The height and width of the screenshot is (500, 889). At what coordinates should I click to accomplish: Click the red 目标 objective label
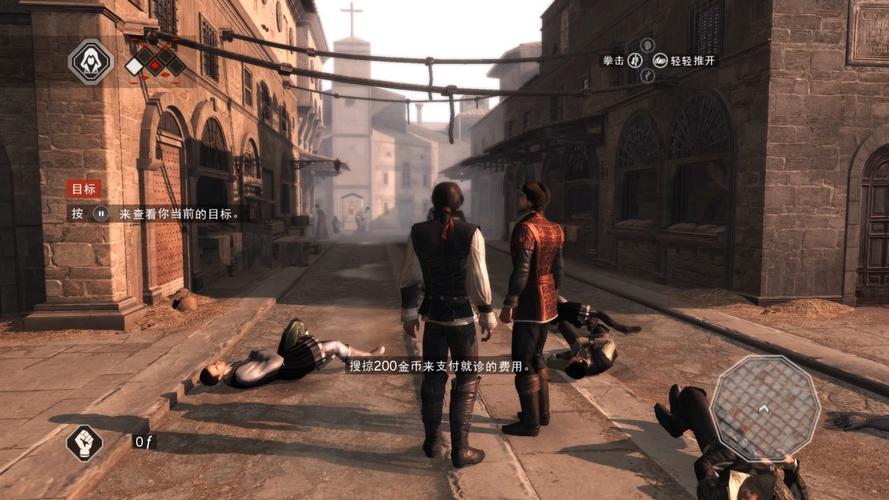(84, 189)
